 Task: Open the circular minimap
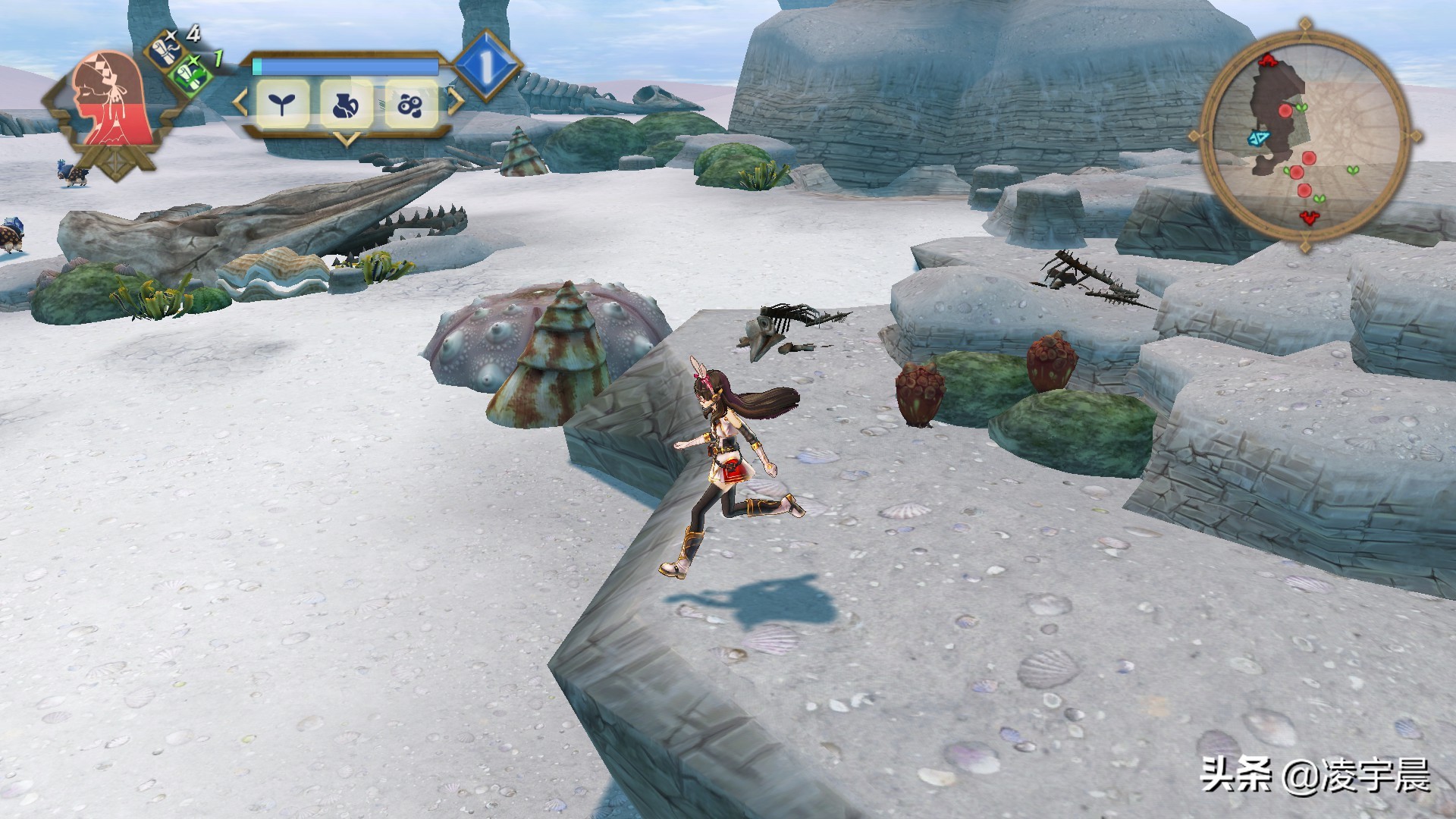pos(1304,136)
